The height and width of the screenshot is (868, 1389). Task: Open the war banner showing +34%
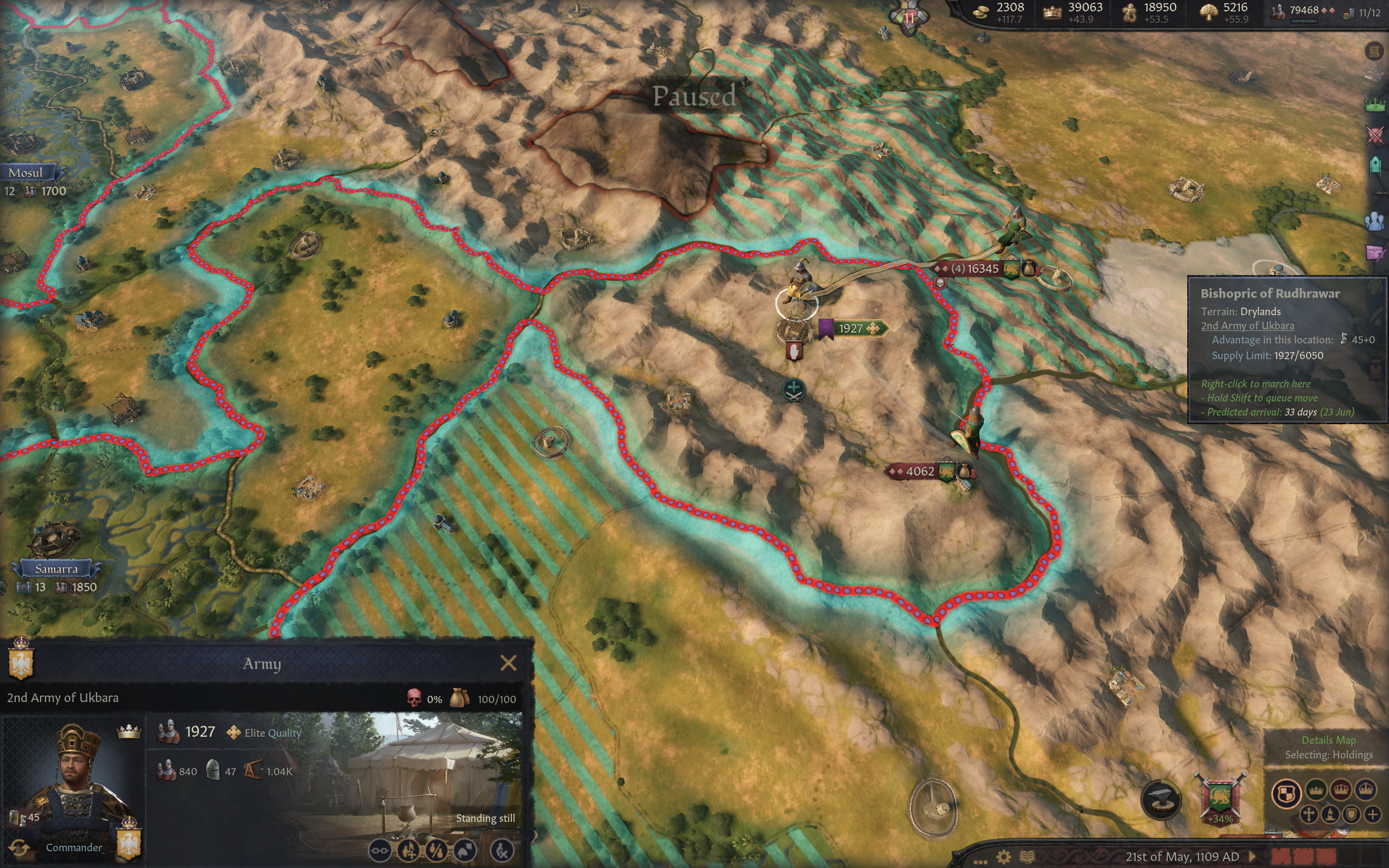[1220, 798]
